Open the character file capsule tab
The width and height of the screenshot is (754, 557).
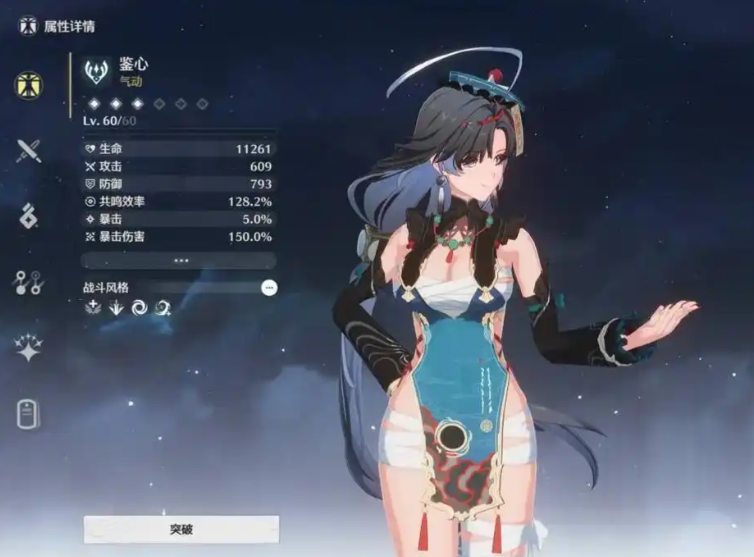28,413
